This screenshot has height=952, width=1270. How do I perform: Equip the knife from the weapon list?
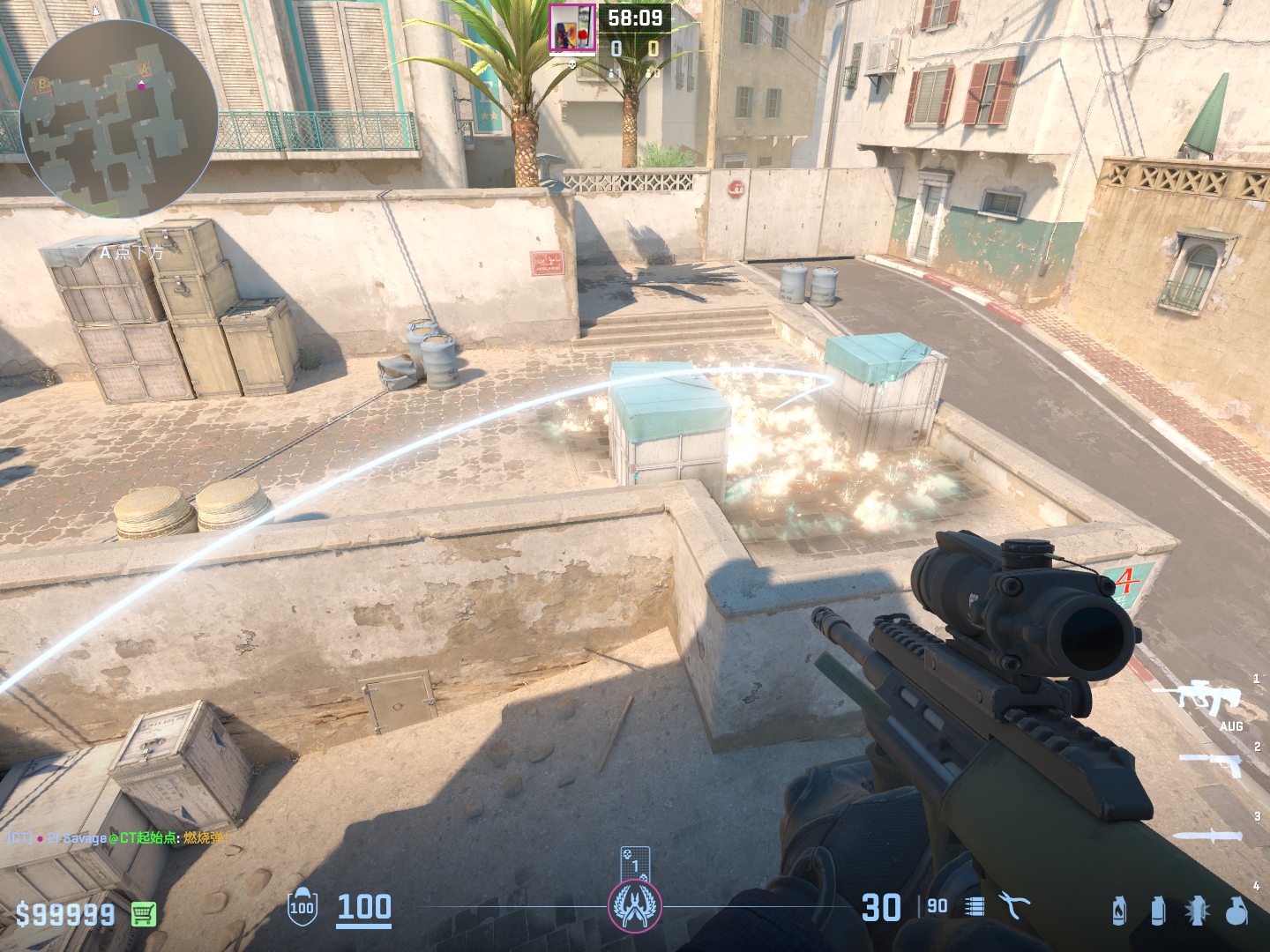pyautogui.click(x=1208, y=836)
